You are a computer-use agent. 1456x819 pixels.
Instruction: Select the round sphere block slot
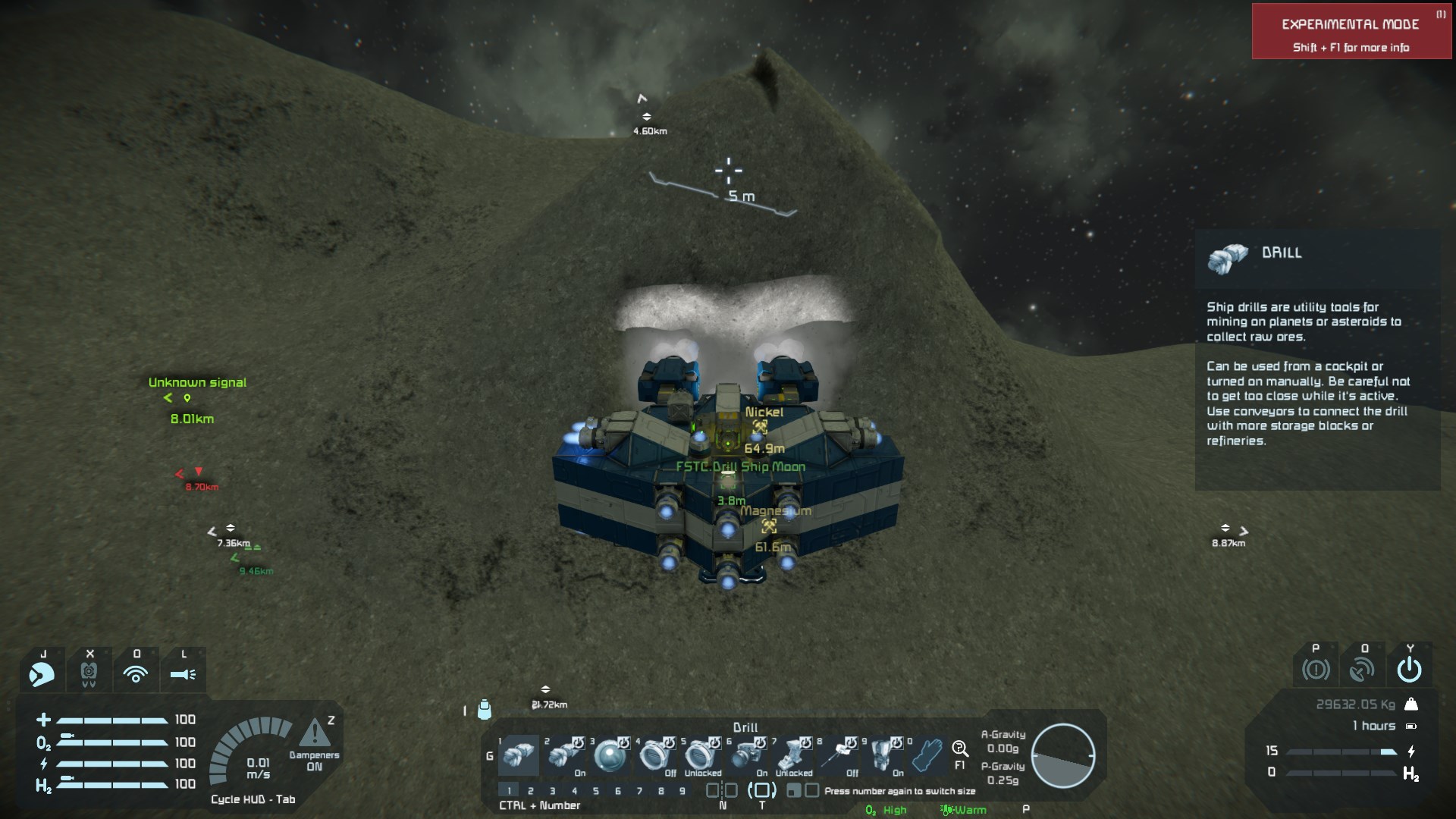pos(610,756)
